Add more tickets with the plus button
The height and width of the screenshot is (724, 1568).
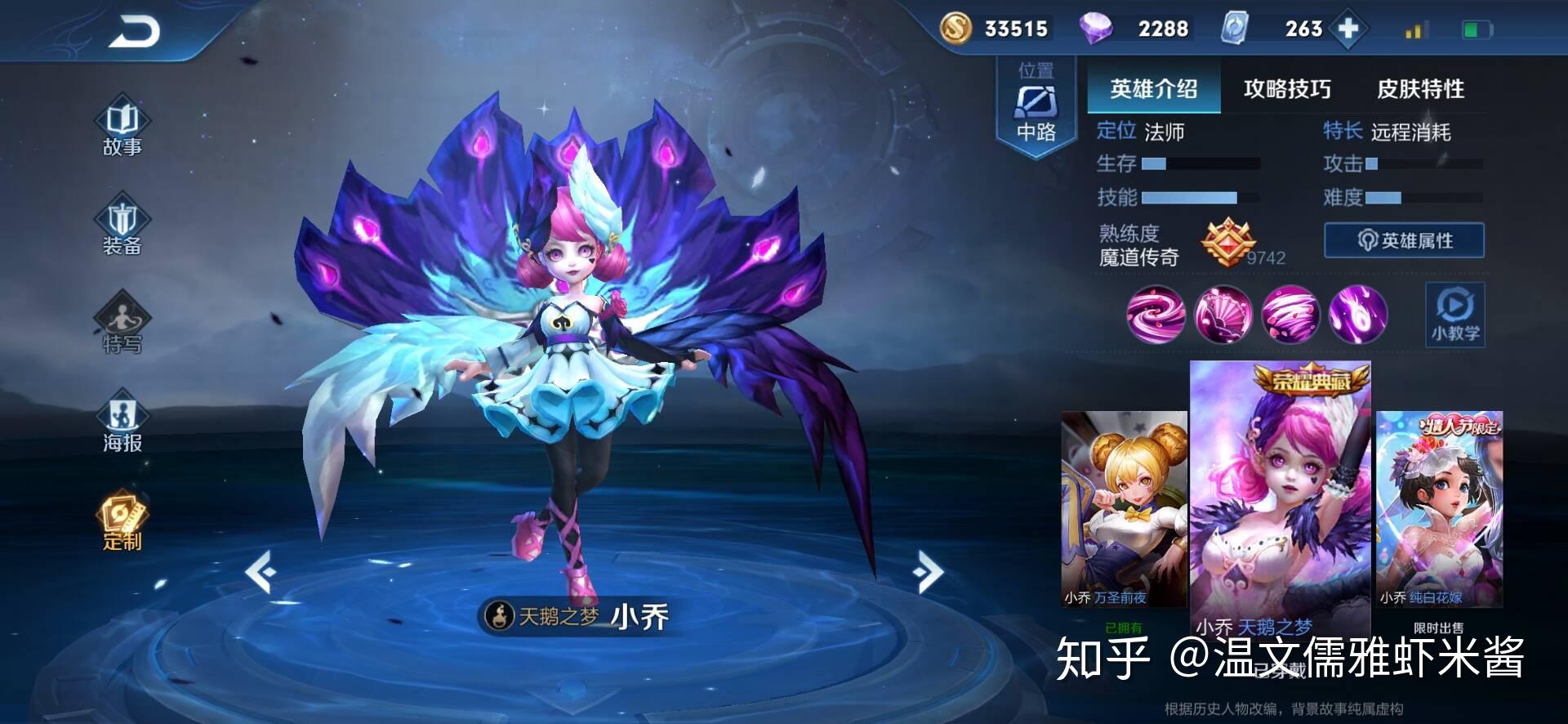pos(1348,29)
